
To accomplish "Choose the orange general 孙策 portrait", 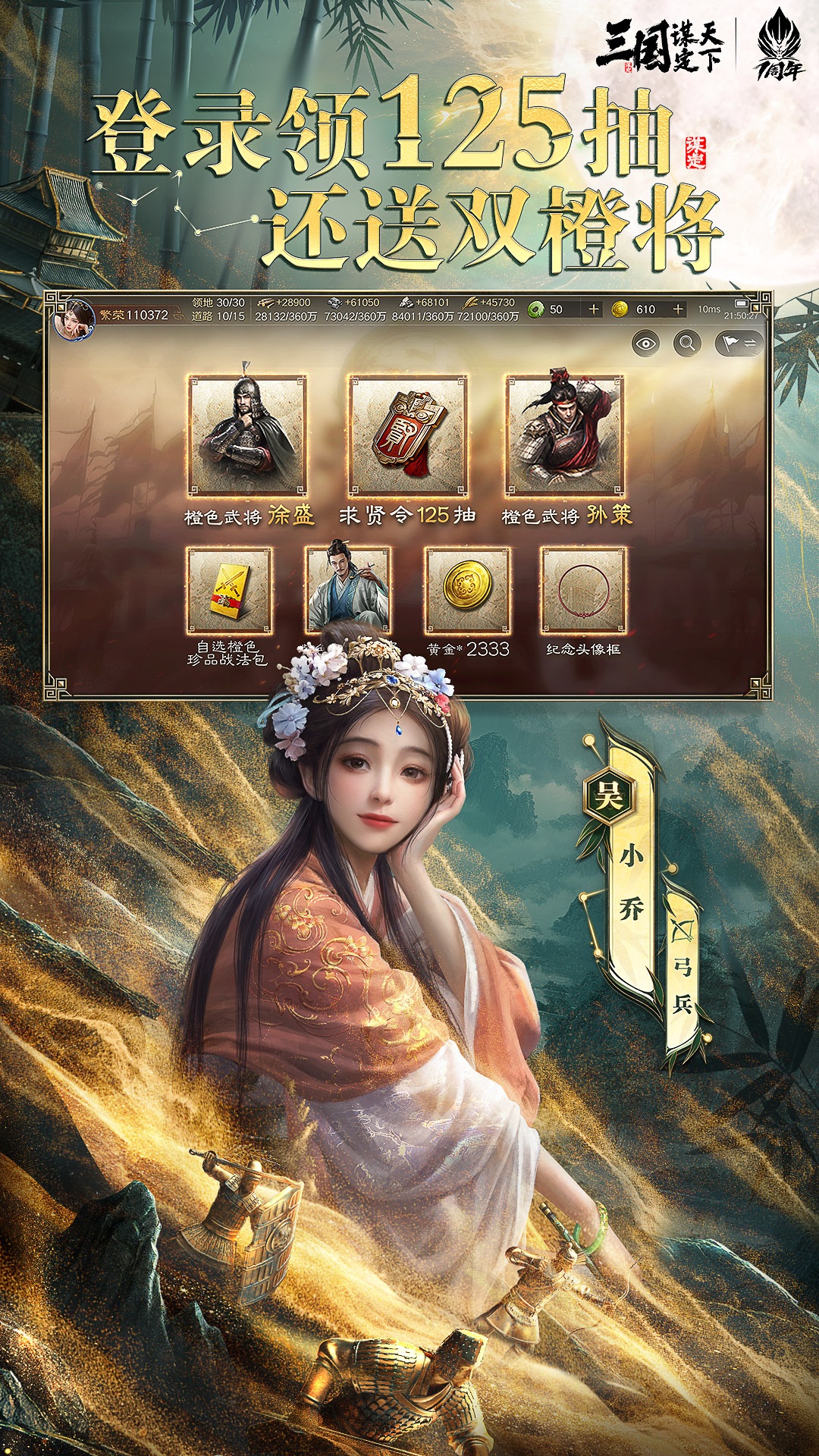I will [x=565, y=436].
